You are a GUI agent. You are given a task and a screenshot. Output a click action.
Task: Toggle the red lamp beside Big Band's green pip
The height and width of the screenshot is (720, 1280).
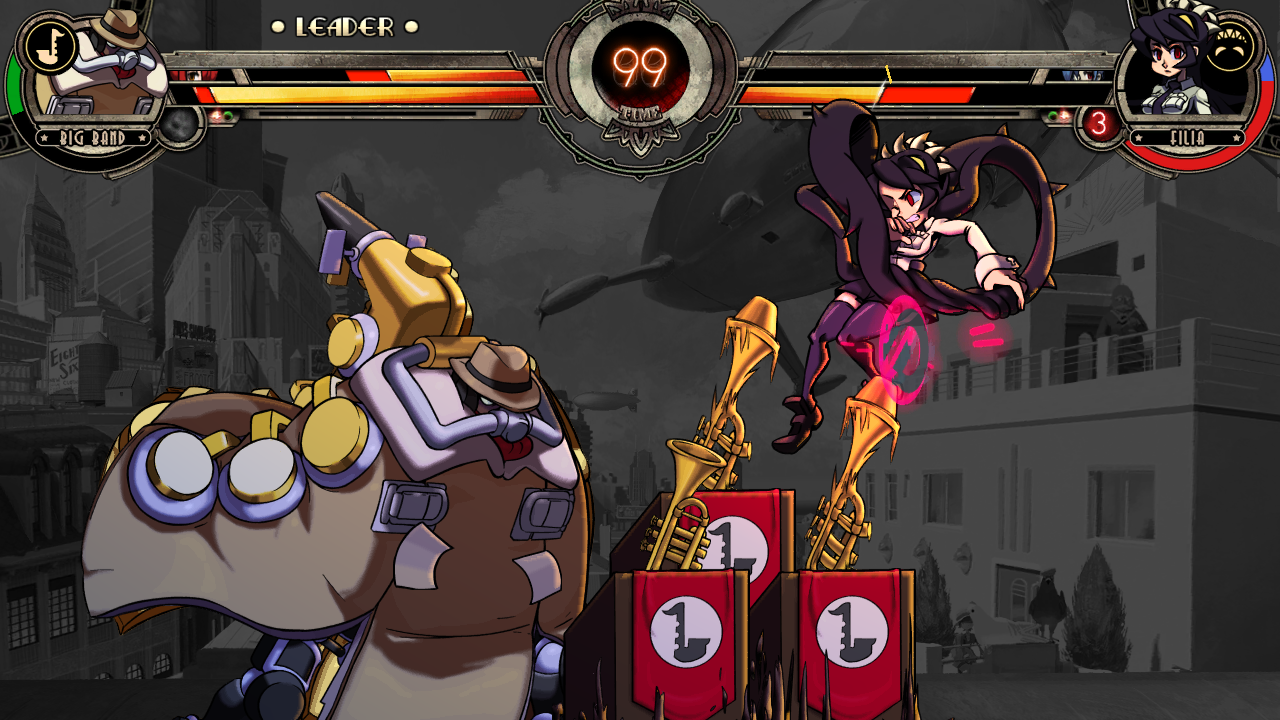(217, 114)
